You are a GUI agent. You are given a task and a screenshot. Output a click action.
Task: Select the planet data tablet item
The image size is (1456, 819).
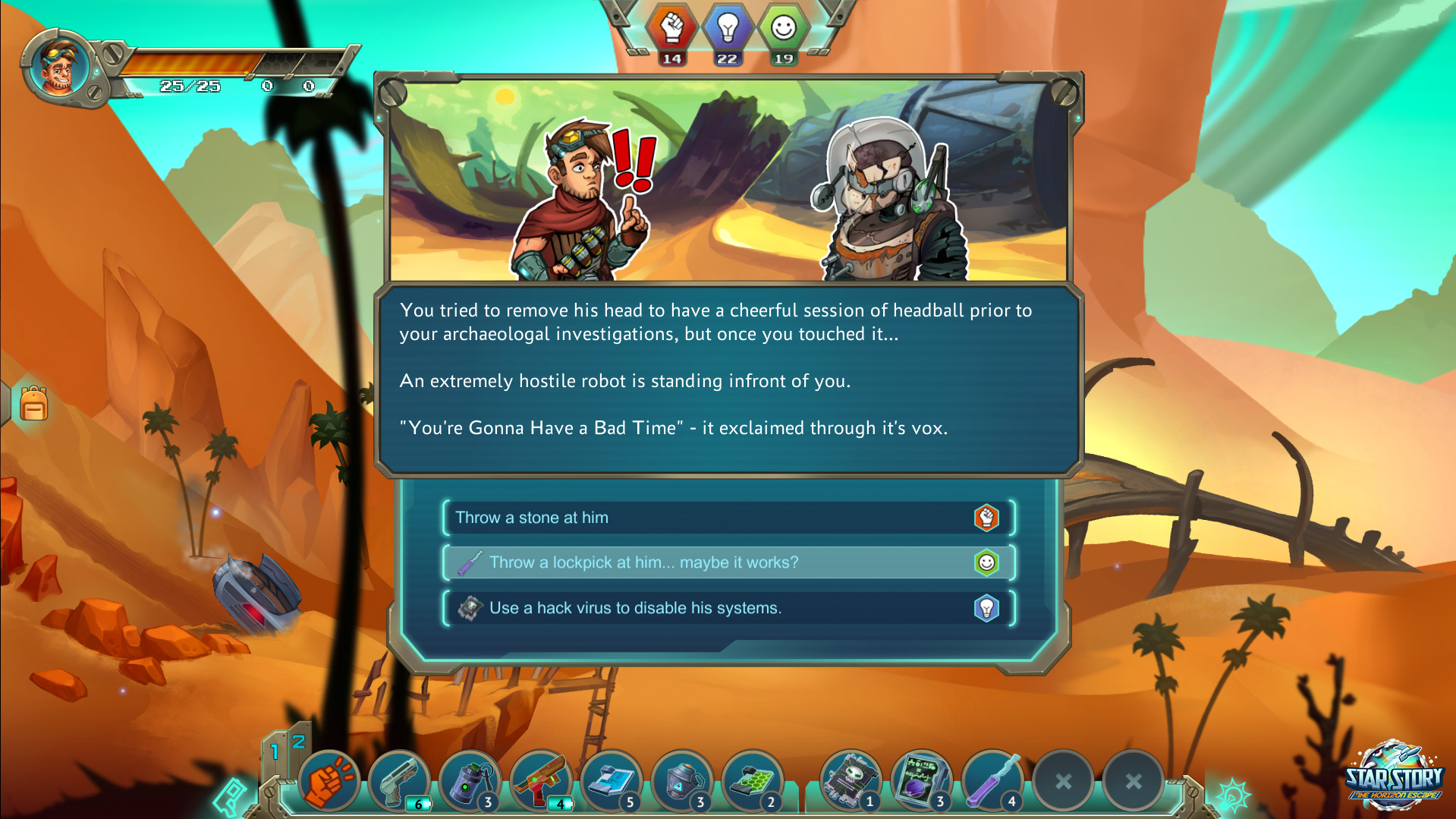[921, 781]
